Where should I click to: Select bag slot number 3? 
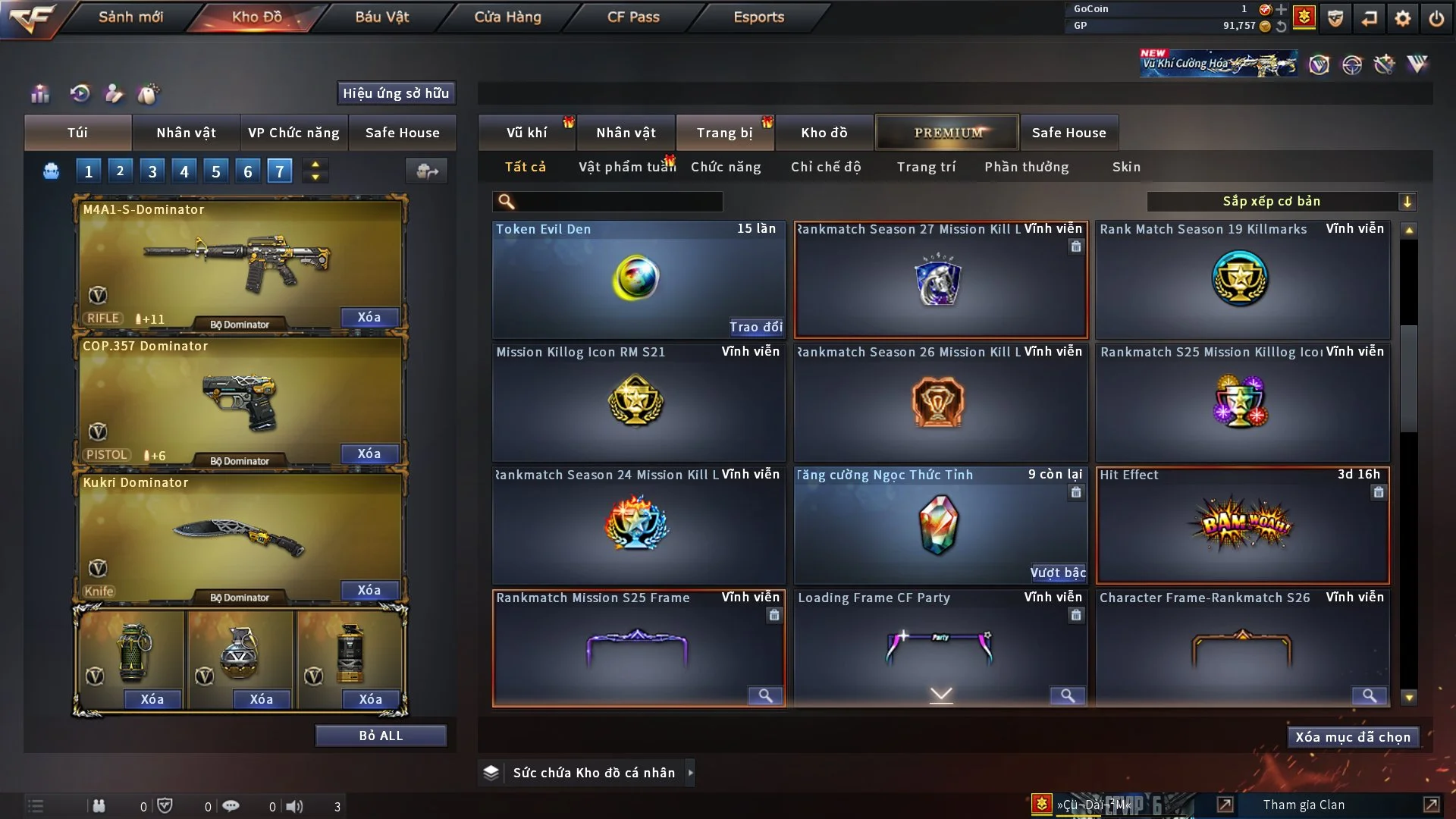[152, 171]
